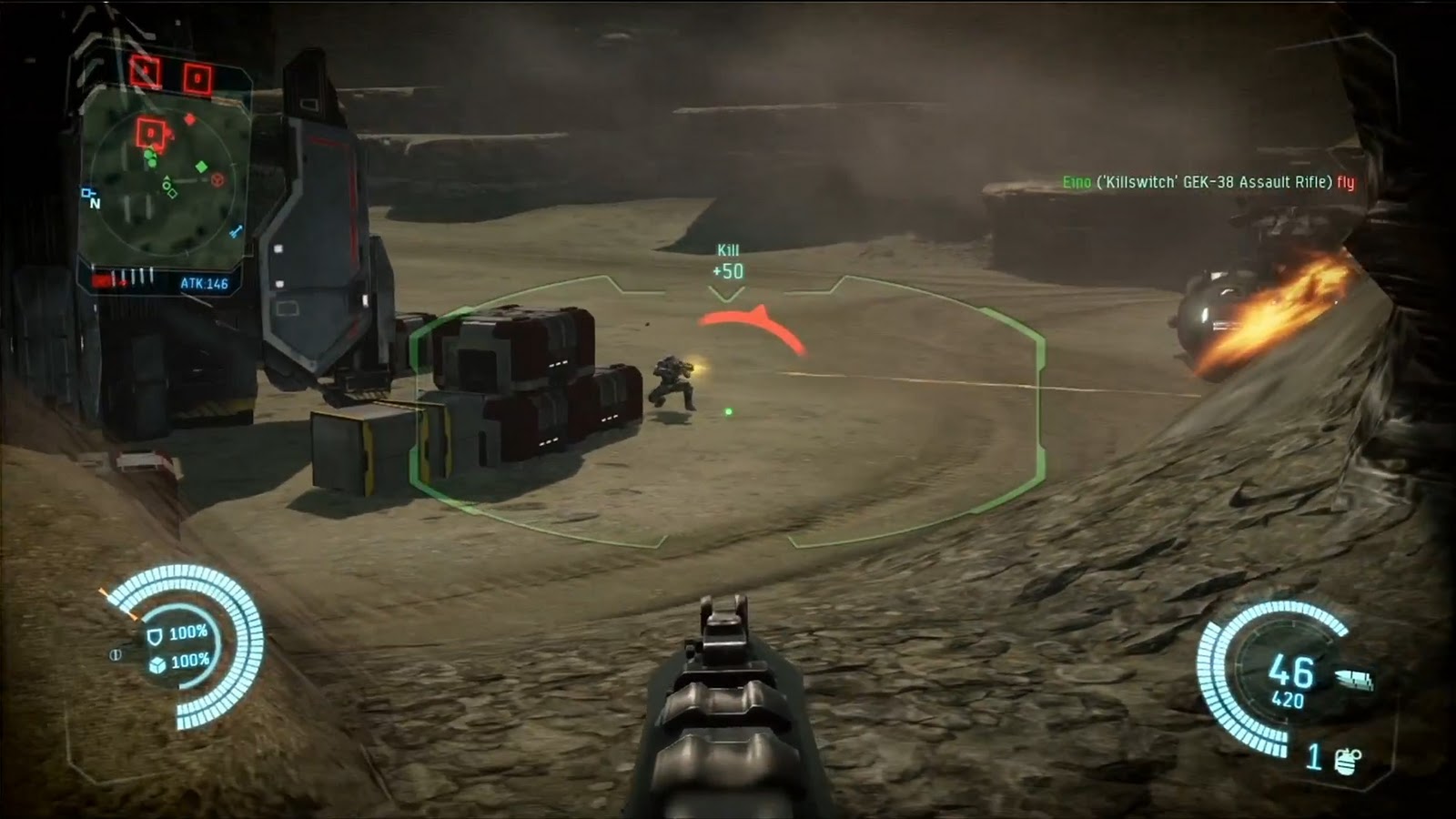This screenshot has height=819, width=1456.
Task: Open the Kill +50 notification
Action: coord(730,260)
